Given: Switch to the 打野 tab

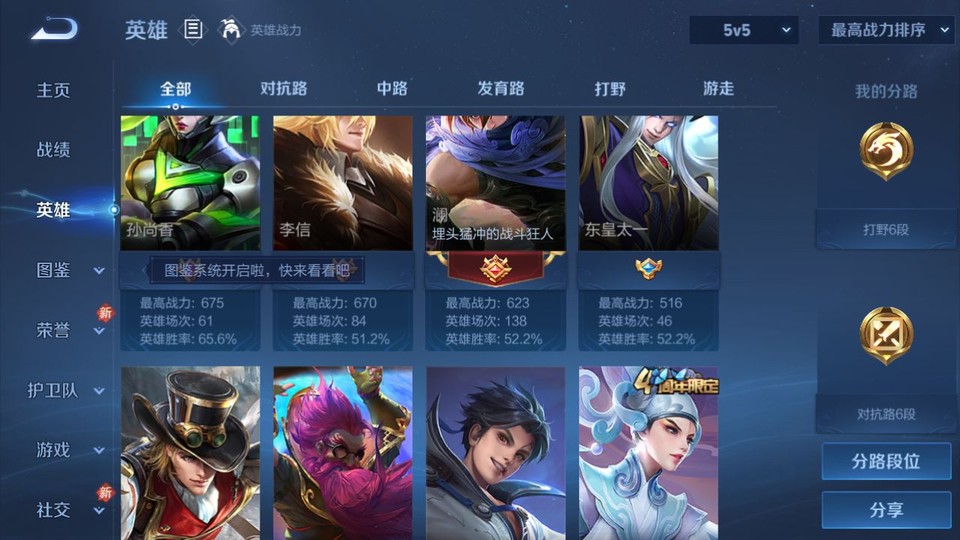Looking at the screenshot, I should pos(610,89).
